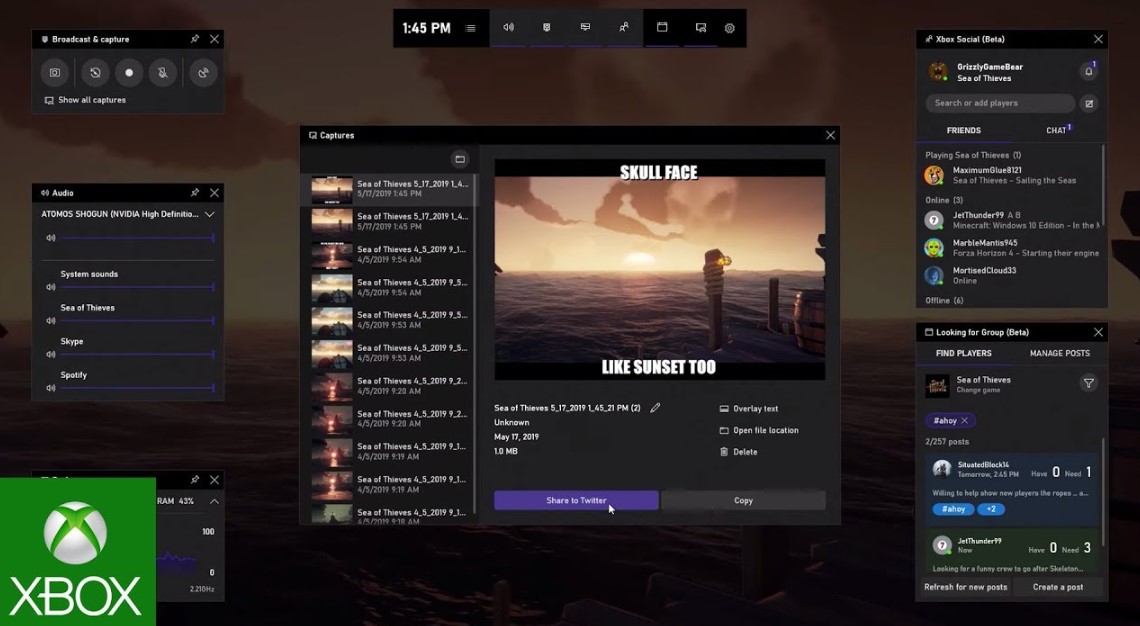
Task: Open file location of the capture
Action: click(x=758, y=430)
